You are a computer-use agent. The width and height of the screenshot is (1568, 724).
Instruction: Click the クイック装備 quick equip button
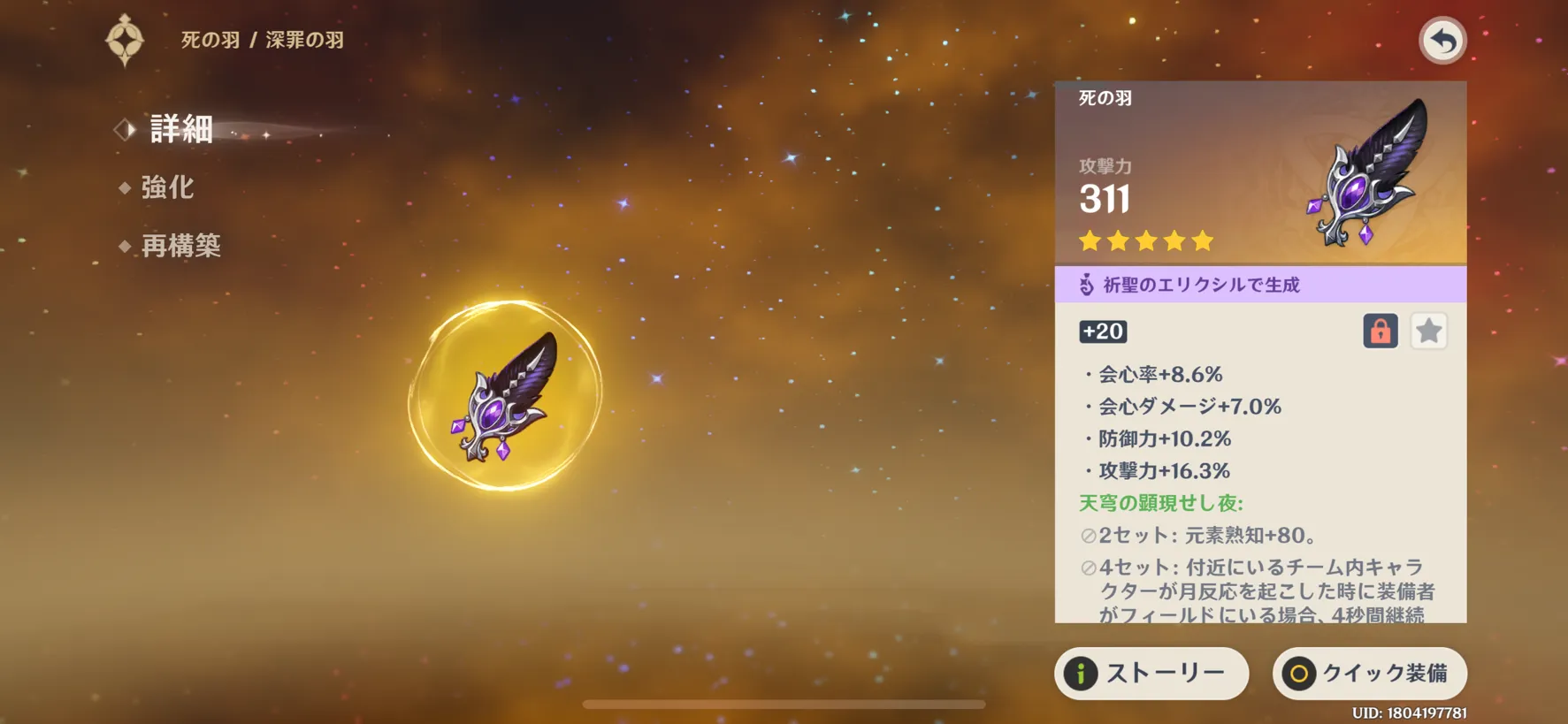pos(1369,674)
